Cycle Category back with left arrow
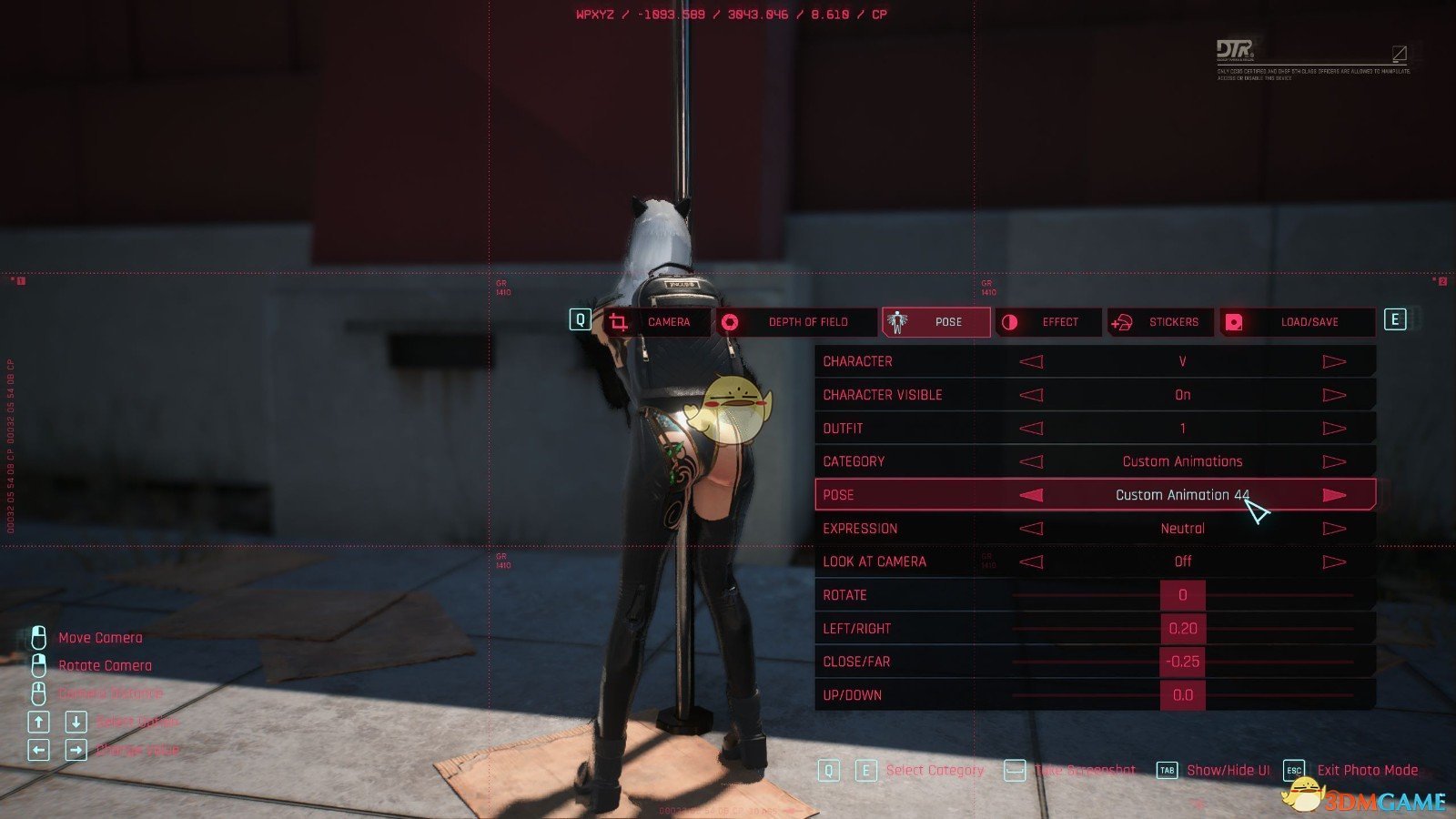The image size is (1456, 819). [x=1033, y=460]
